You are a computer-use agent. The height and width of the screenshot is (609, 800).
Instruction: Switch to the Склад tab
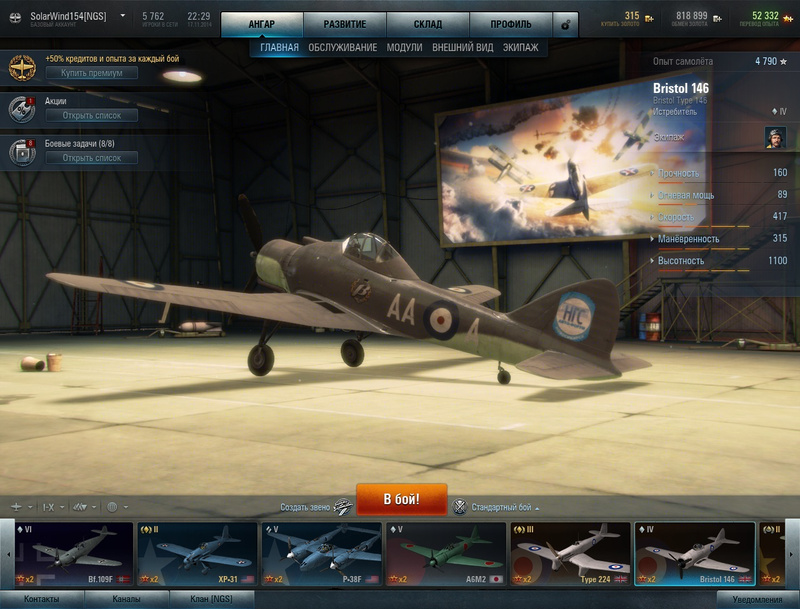pos(427,24)
